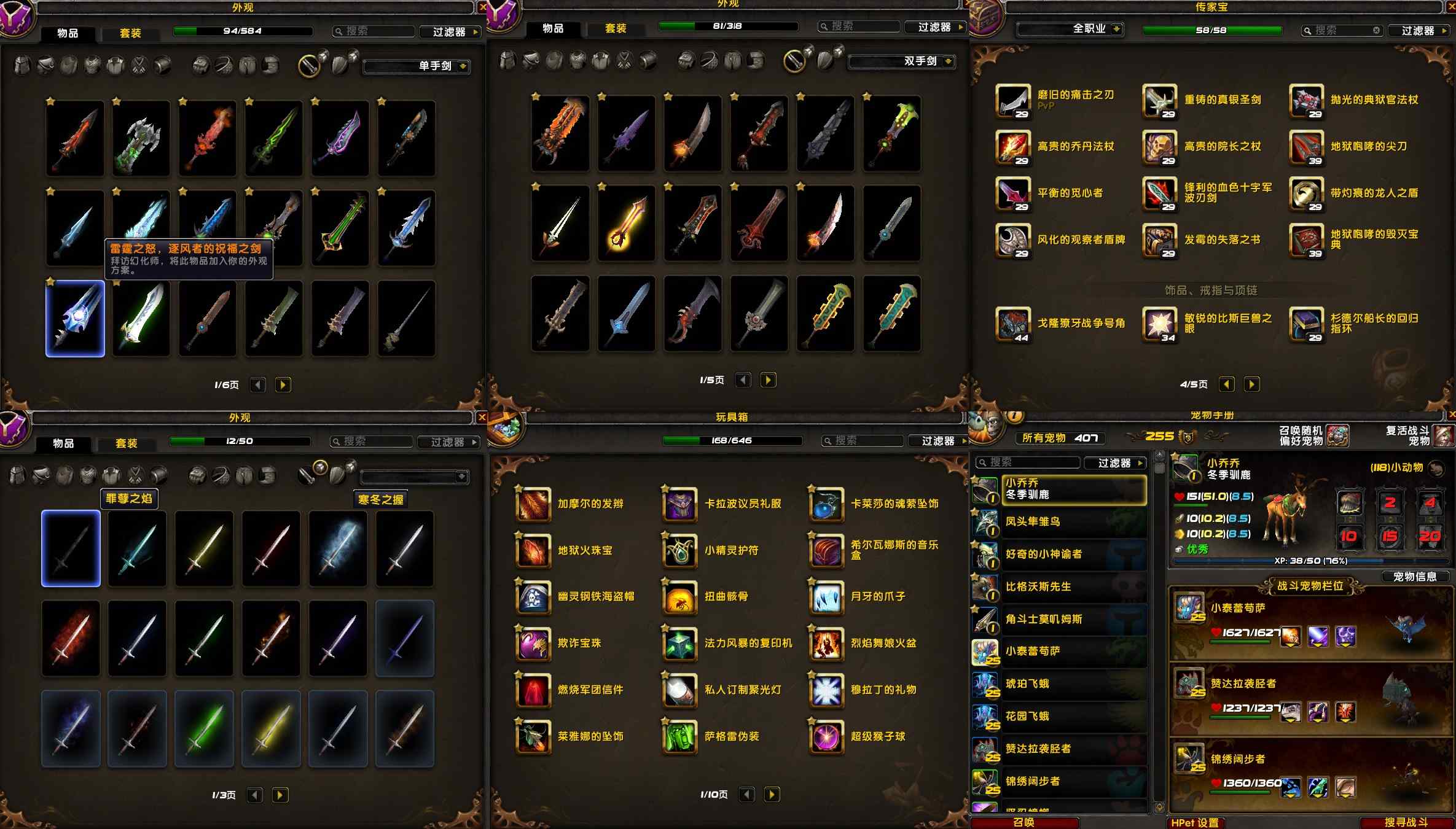The width and height of the screenshot is (1456, 829).
Task: Go to next page after 1/10页
Action: click(772, 795)
